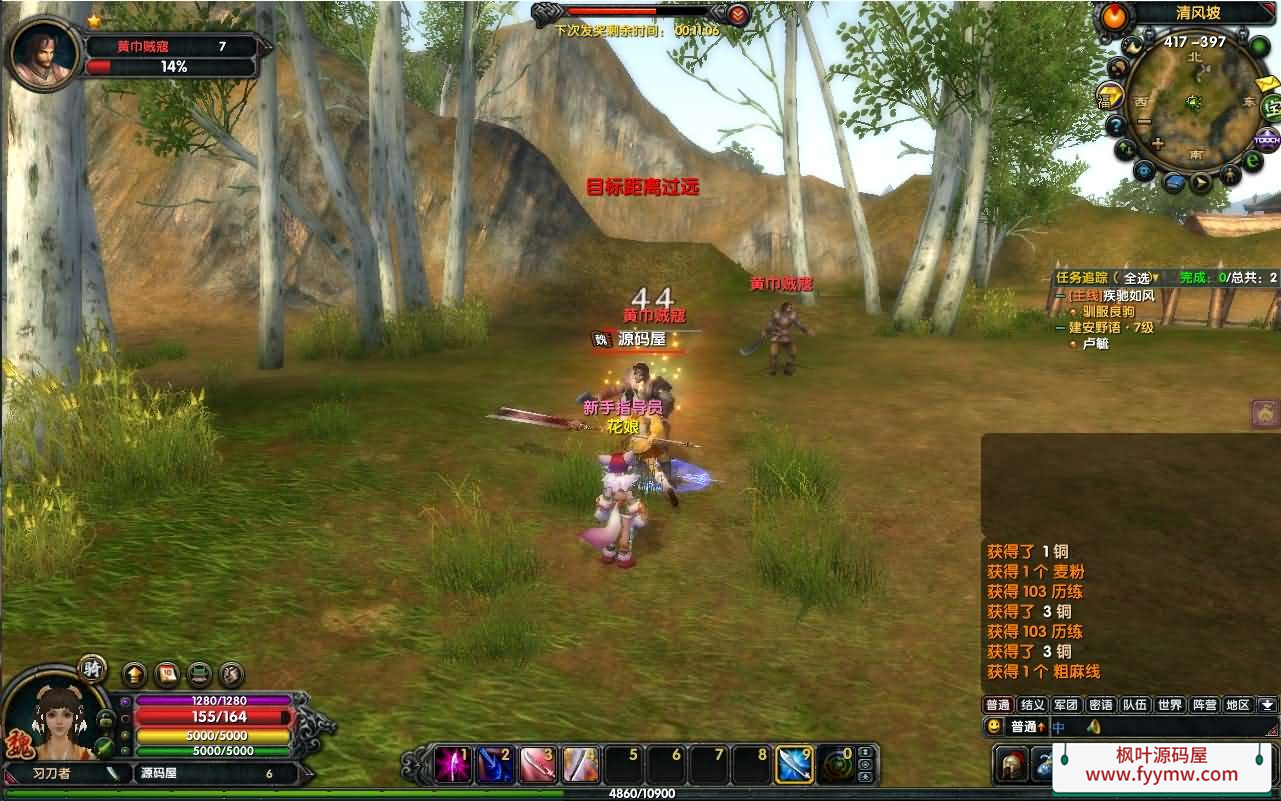Click the blue question mark help icon
Image resolution: width=1281 pixels, height=801 pixels.
[1115, 126]
